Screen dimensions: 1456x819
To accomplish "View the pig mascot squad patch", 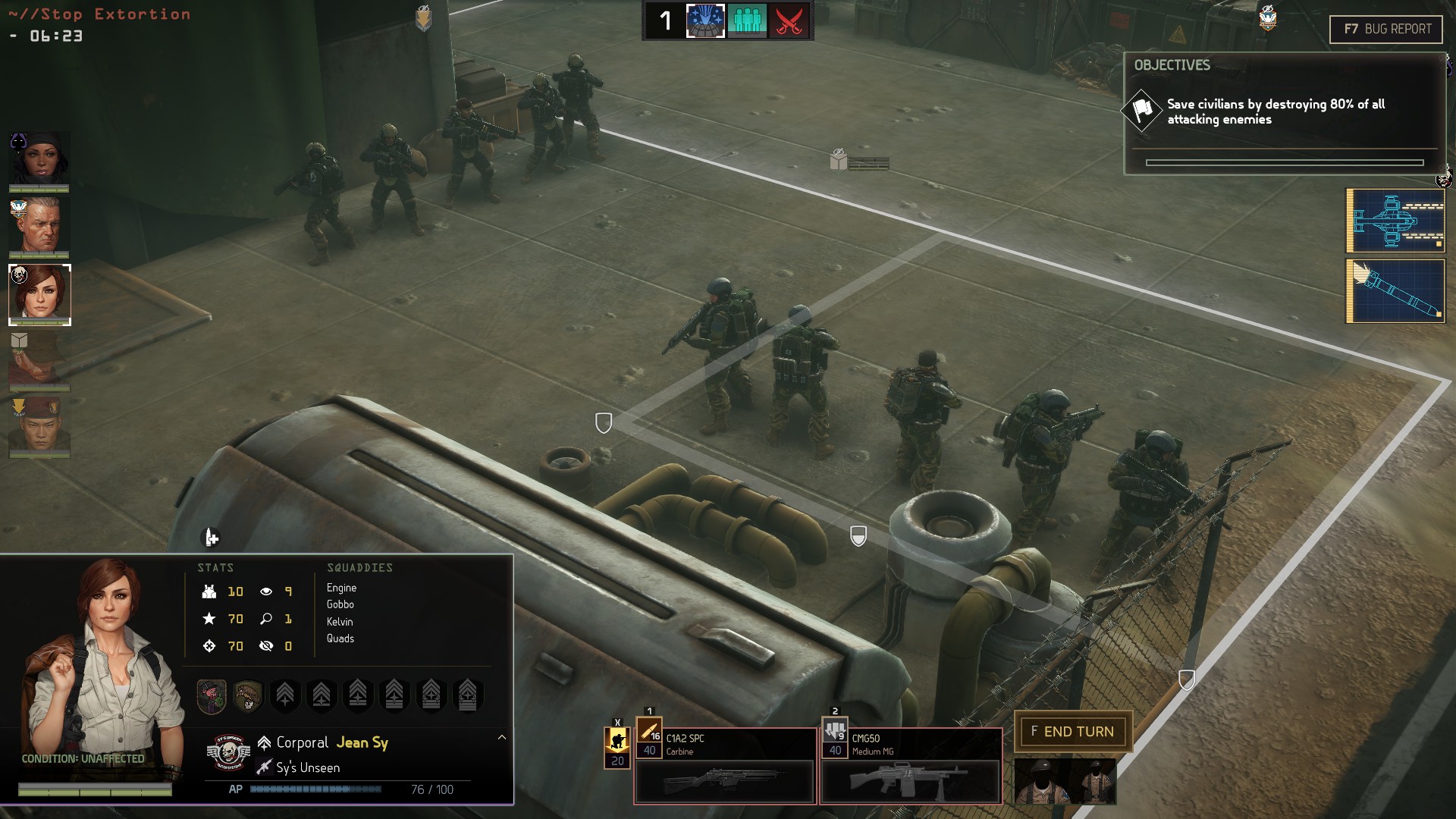I will coord(212,695).
